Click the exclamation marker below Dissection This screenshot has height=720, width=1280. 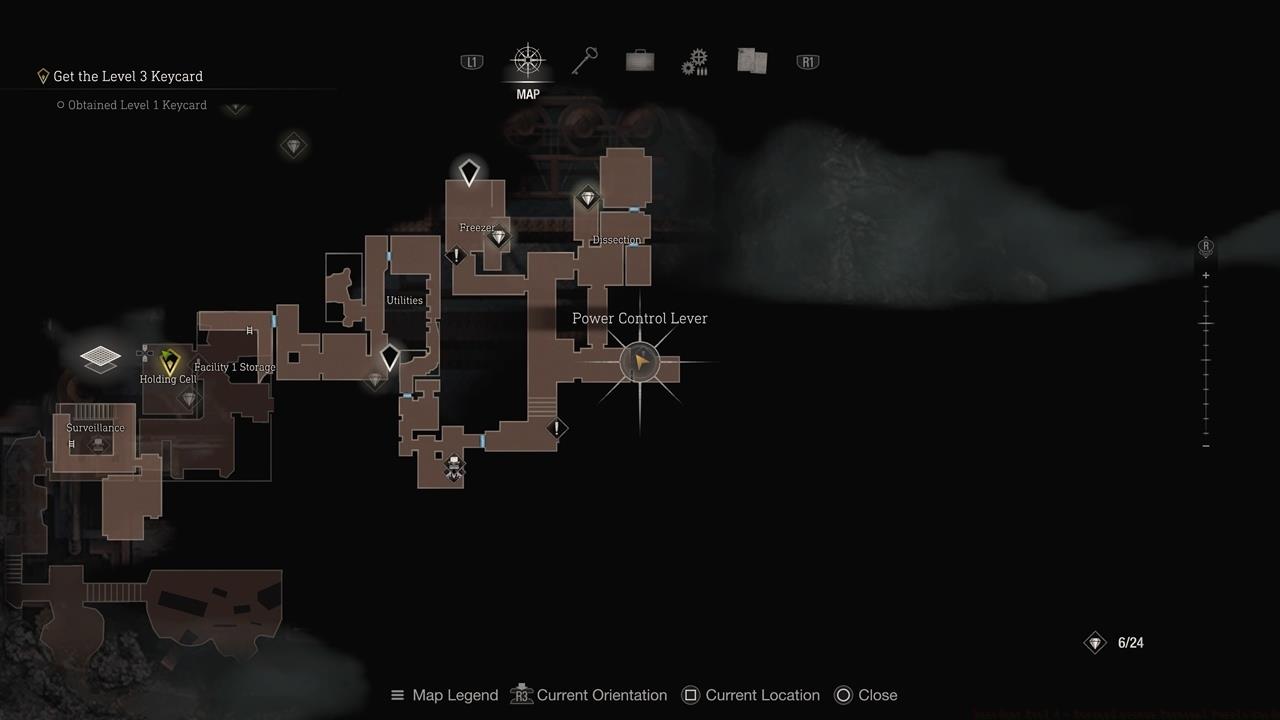(557, 428)
